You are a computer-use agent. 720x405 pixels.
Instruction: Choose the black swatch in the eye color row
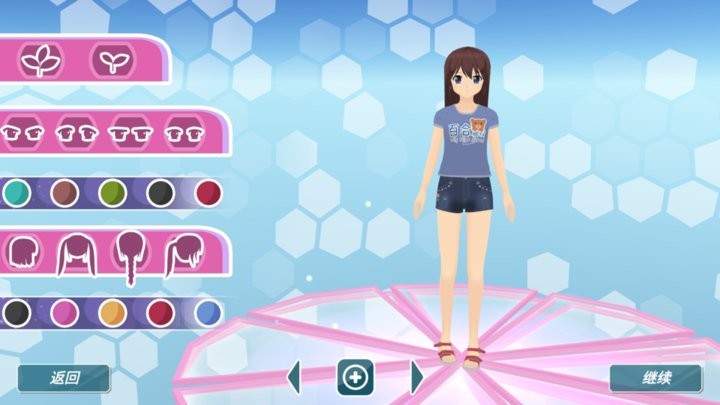(160, 192)
